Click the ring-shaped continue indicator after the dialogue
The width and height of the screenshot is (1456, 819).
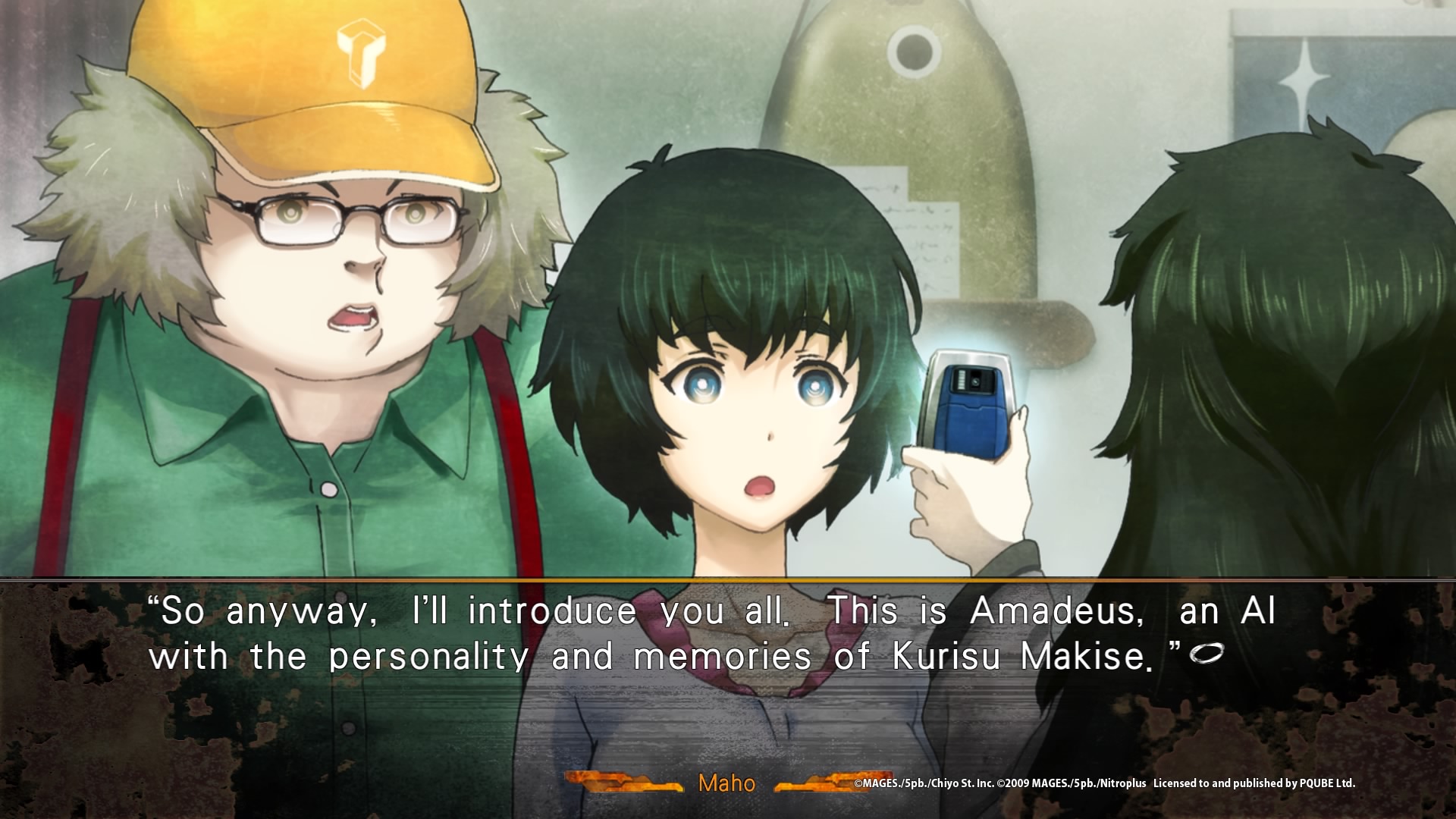(x=1207, y=652)
